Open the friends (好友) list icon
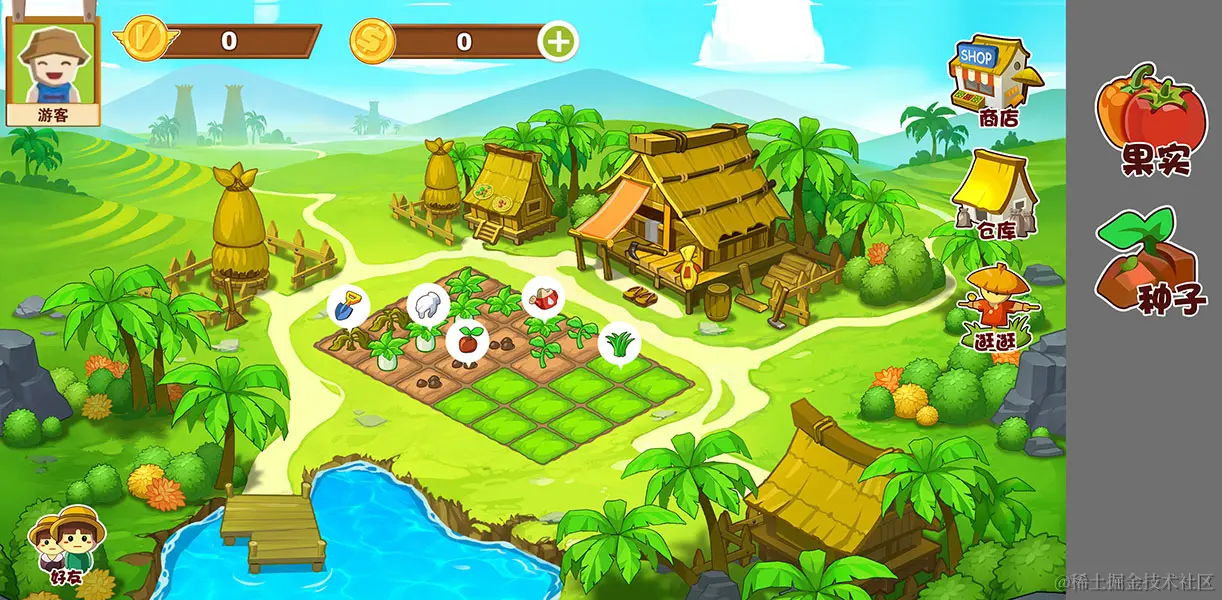 tap(66, 545)
